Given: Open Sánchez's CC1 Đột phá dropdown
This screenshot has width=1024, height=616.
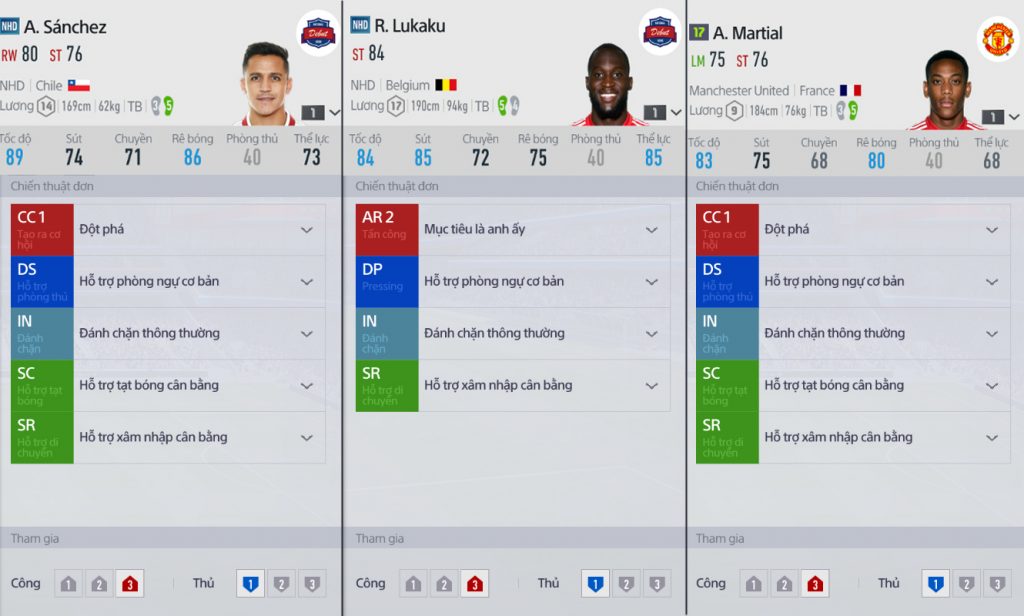Looking at the screenshot, I should click(307, 229).
